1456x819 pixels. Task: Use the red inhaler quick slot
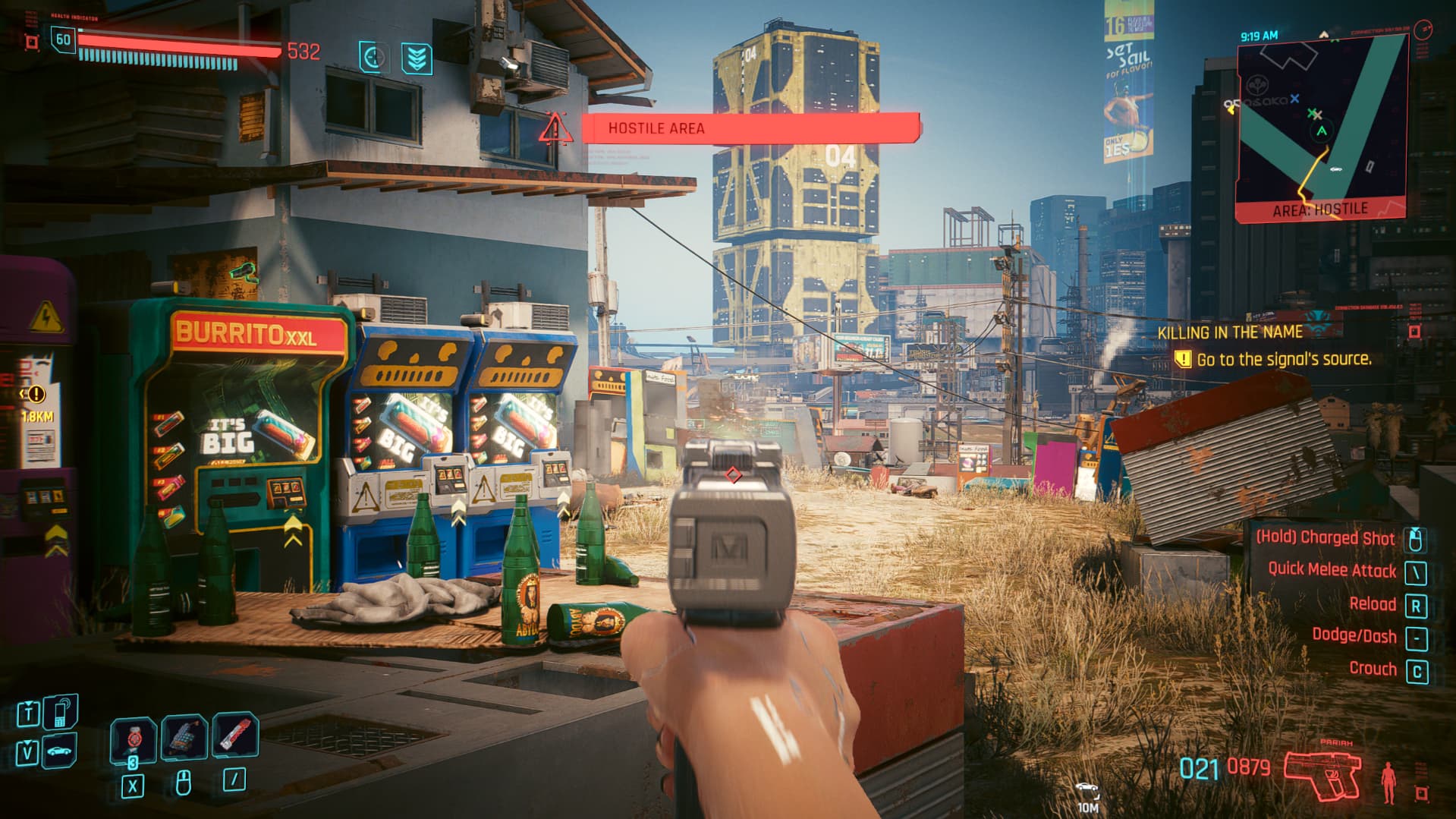(x=234, y=734)
